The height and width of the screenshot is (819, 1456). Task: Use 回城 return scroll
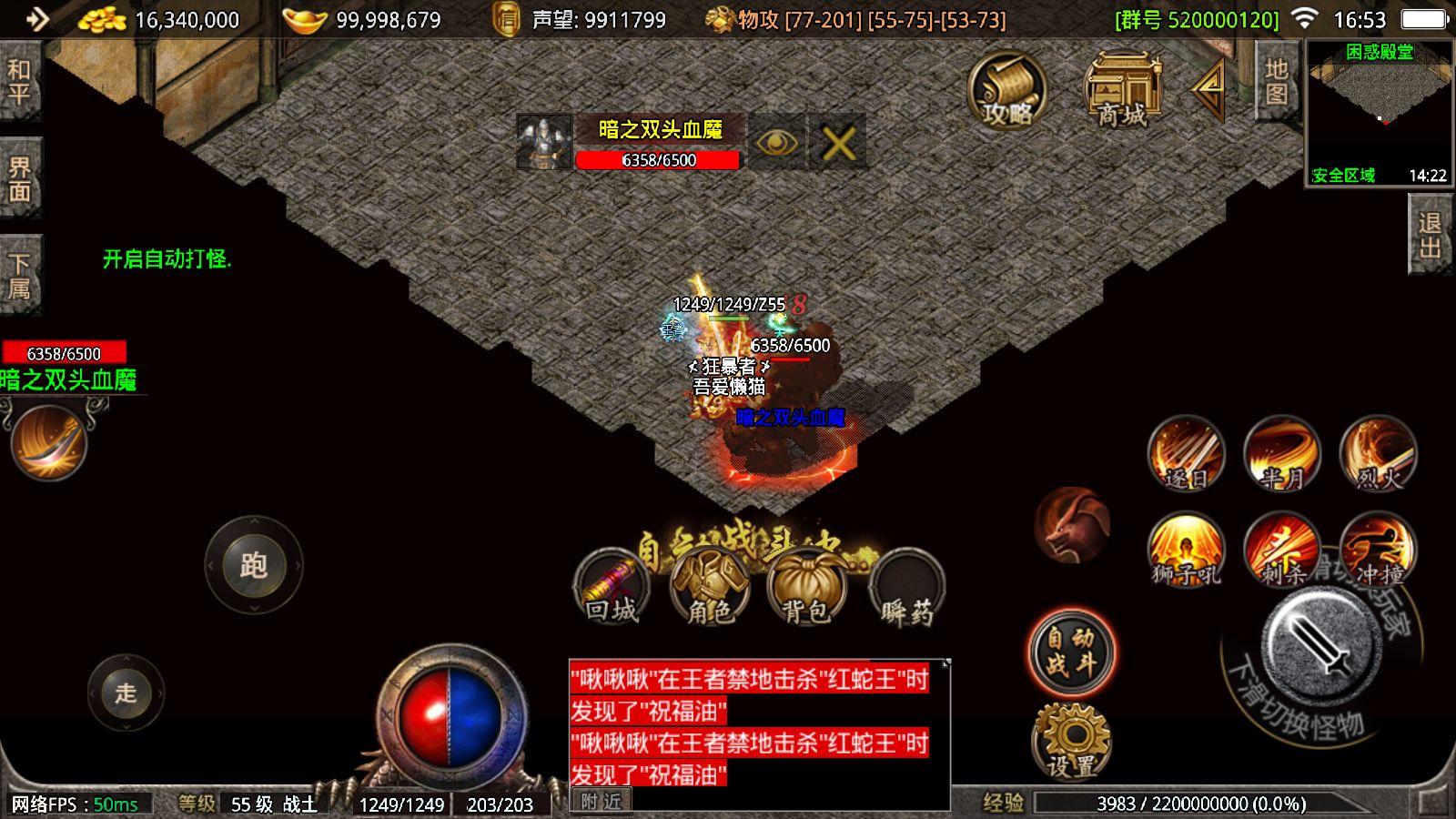[612, 588]
